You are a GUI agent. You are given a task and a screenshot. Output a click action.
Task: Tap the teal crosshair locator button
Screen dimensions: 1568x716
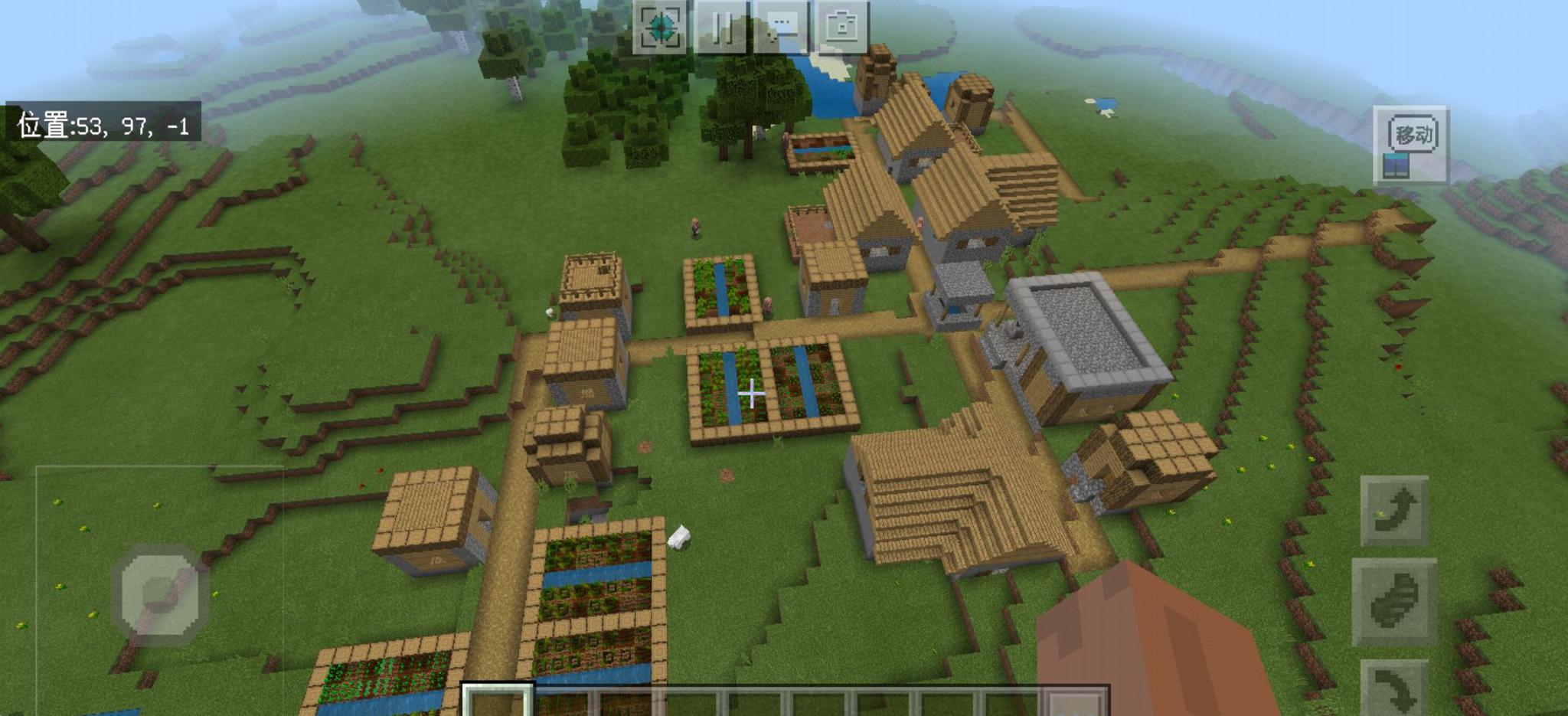tap(659, 27)
